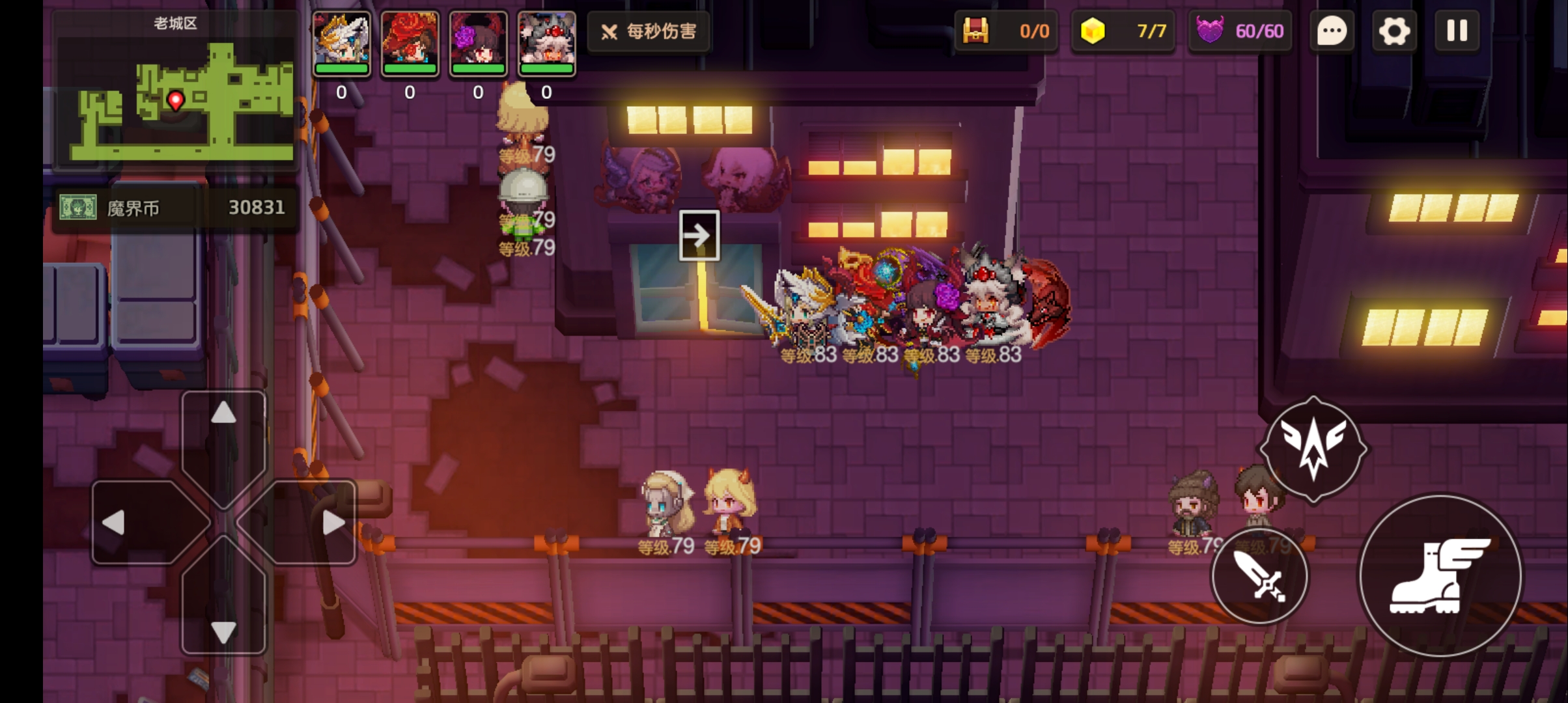
Task: Open the chat bubble button
Action: 1332,31
